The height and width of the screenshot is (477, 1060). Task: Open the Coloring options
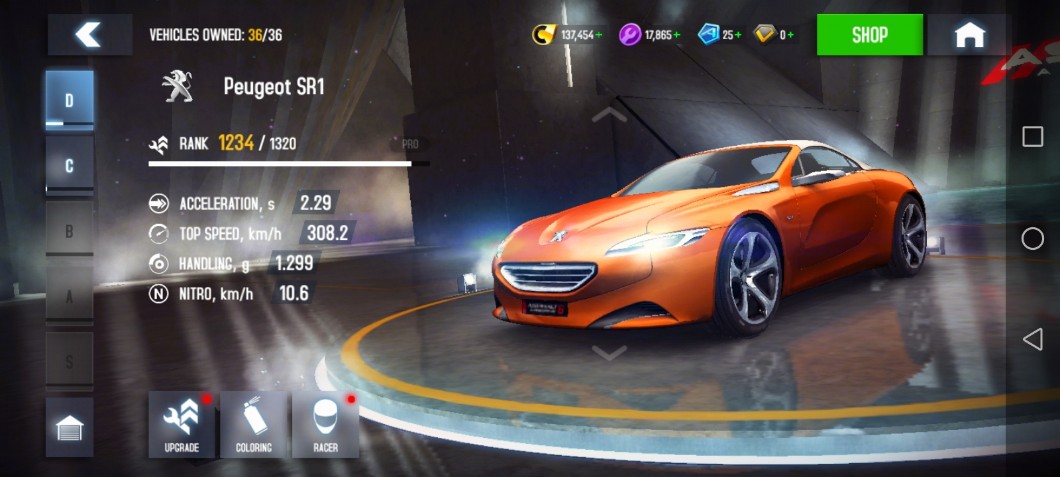pyautogui.click(x=254, y=425)
